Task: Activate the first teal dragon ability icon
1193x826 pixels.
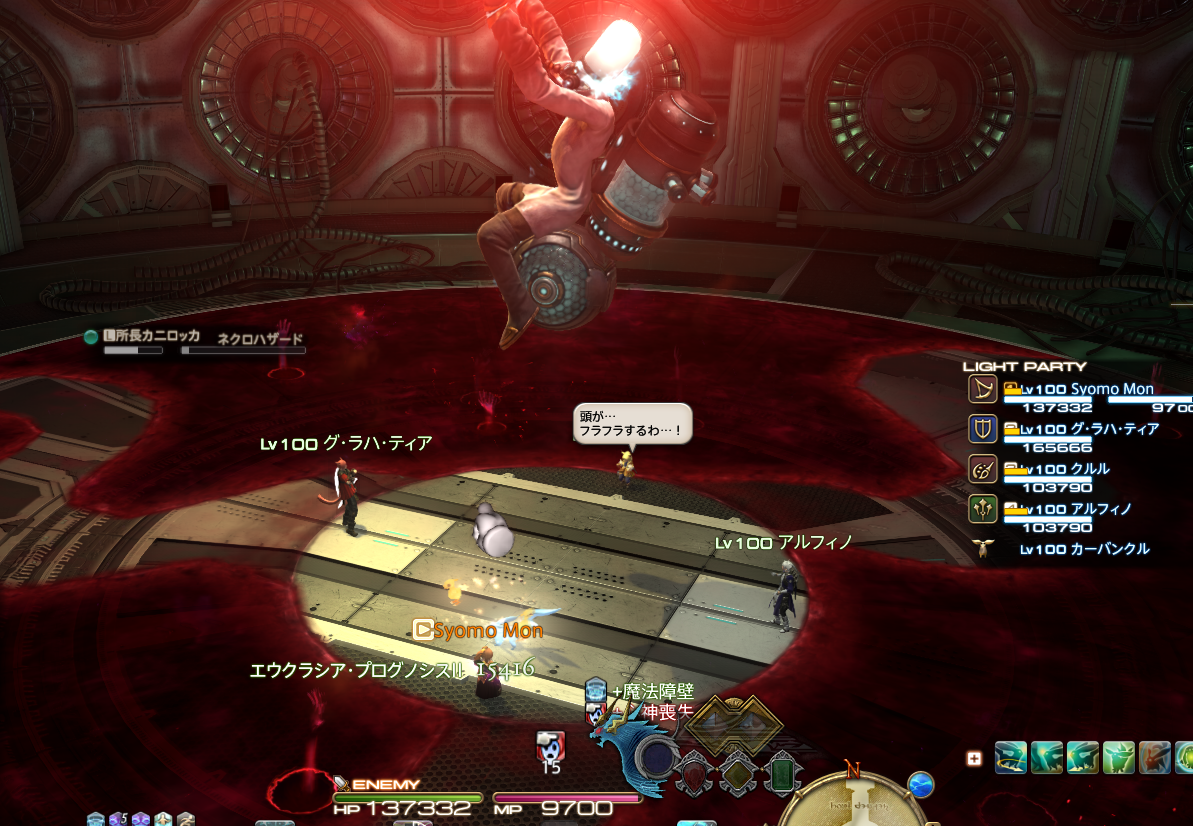Action: click(x=1011, y=757)
